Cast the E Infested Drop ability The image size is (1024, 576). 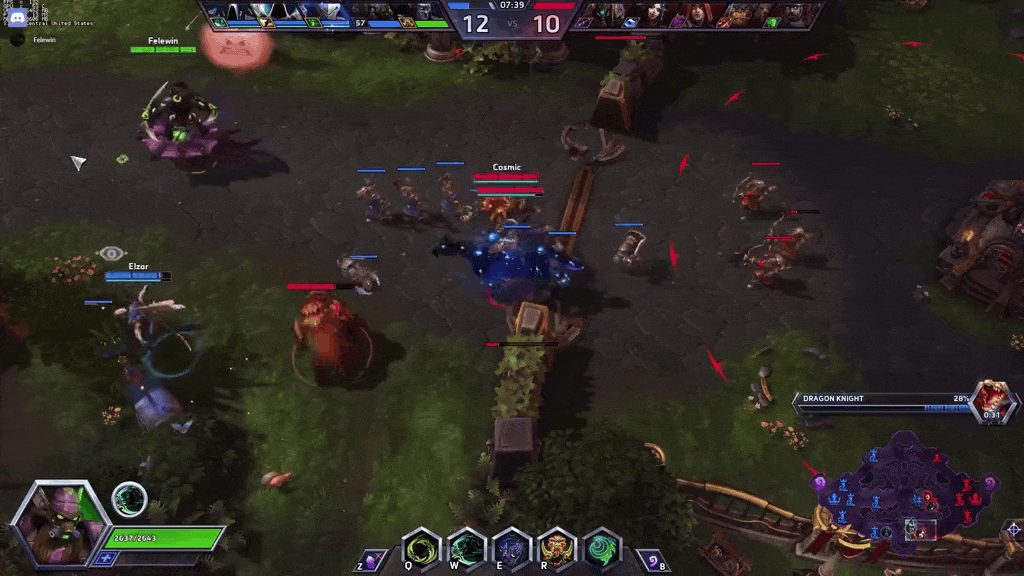(512, 549)
